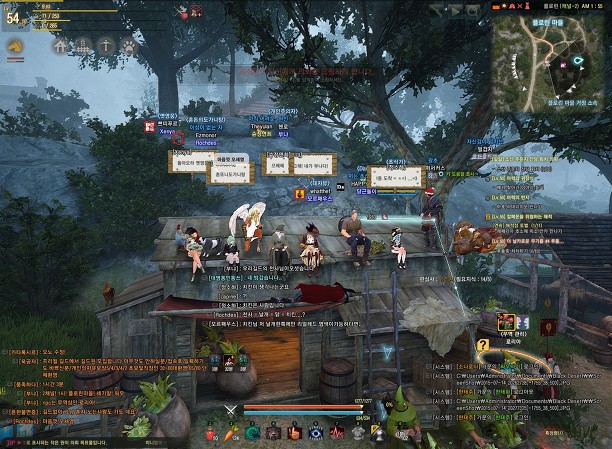
Task: Open the pet paw icon
Action: point(128,45)
